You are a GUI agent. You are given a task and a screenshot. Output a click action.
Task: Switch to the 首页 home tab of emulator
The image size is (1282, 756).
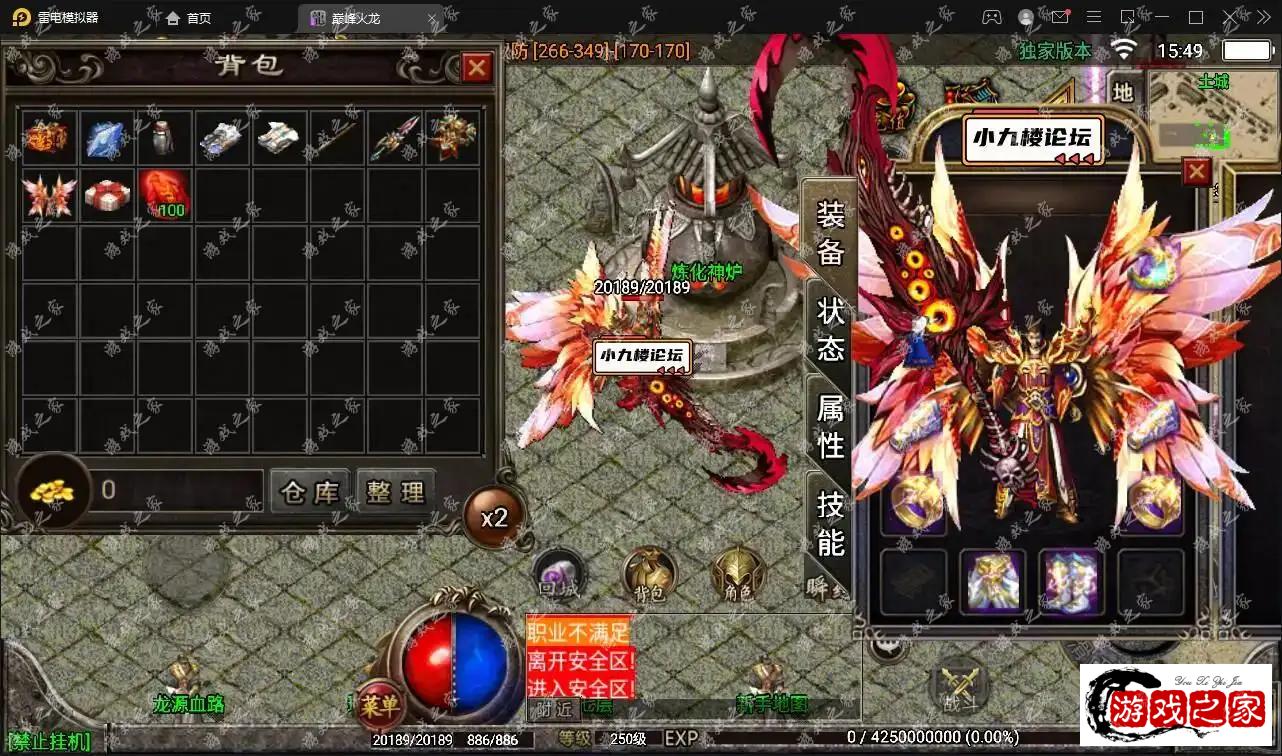(189, 18)
